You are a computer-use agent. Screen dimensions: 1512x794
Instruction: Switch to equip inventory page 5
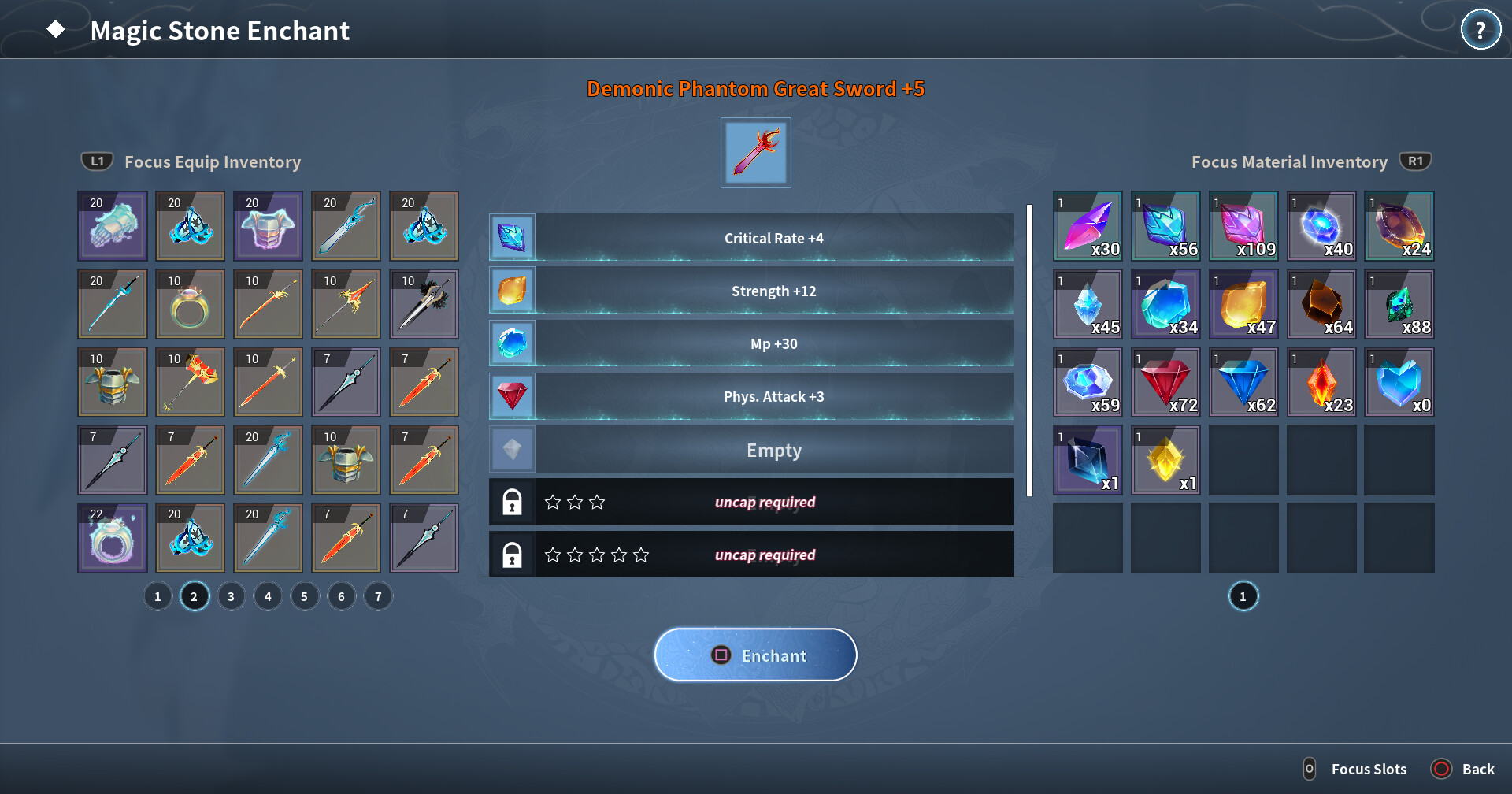click(305, 596)
